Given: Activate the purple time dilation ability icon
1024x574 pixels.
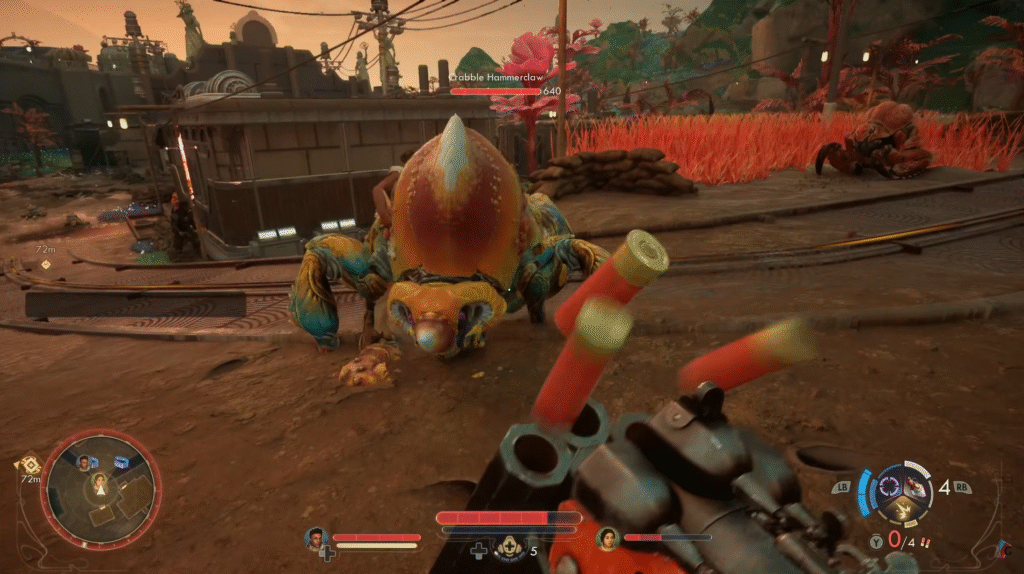Looking at the screenshot, I should point(888,487).
